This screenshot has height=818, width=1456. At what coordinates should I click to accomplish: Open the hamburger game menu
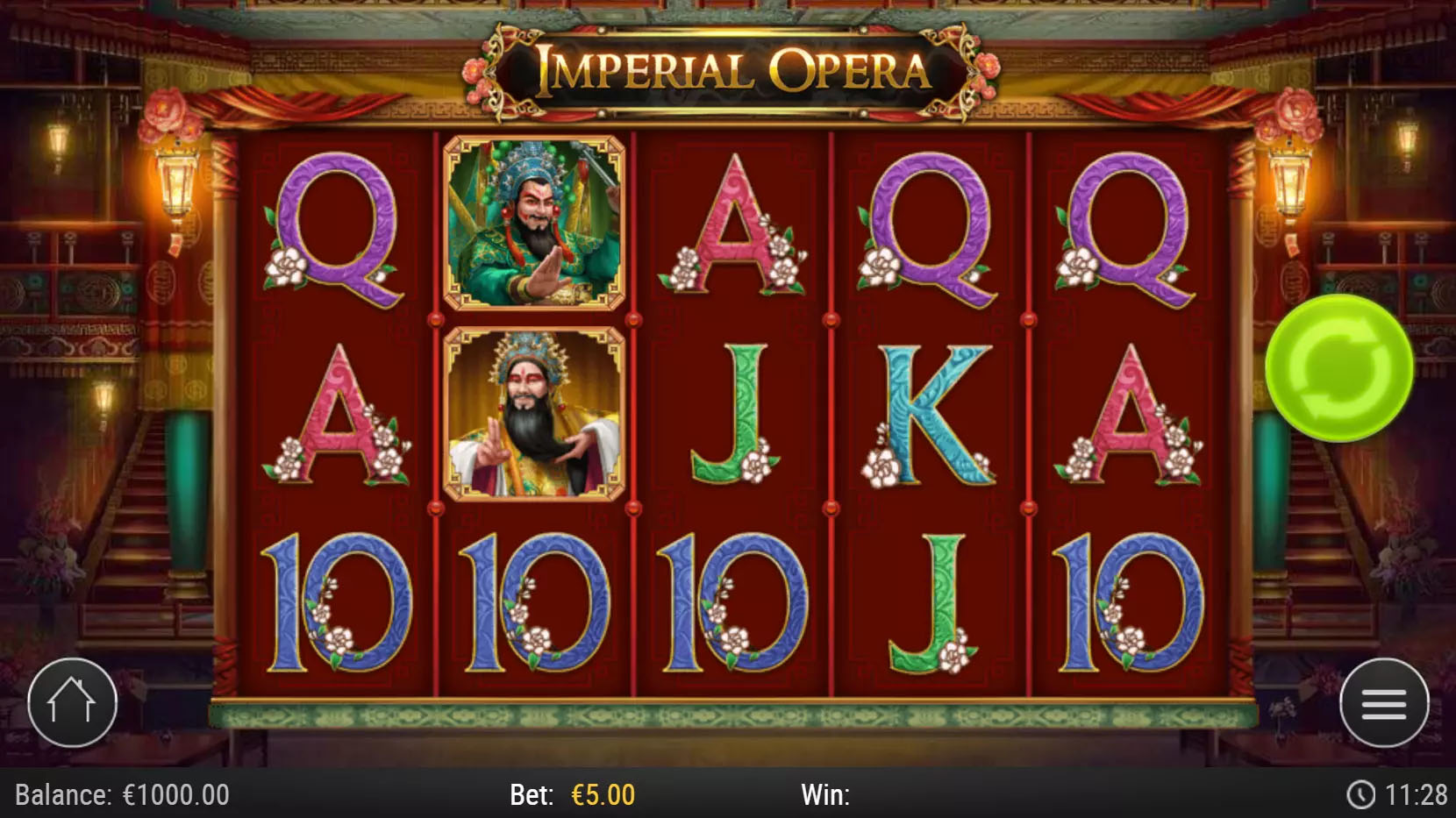[1382, 705]
